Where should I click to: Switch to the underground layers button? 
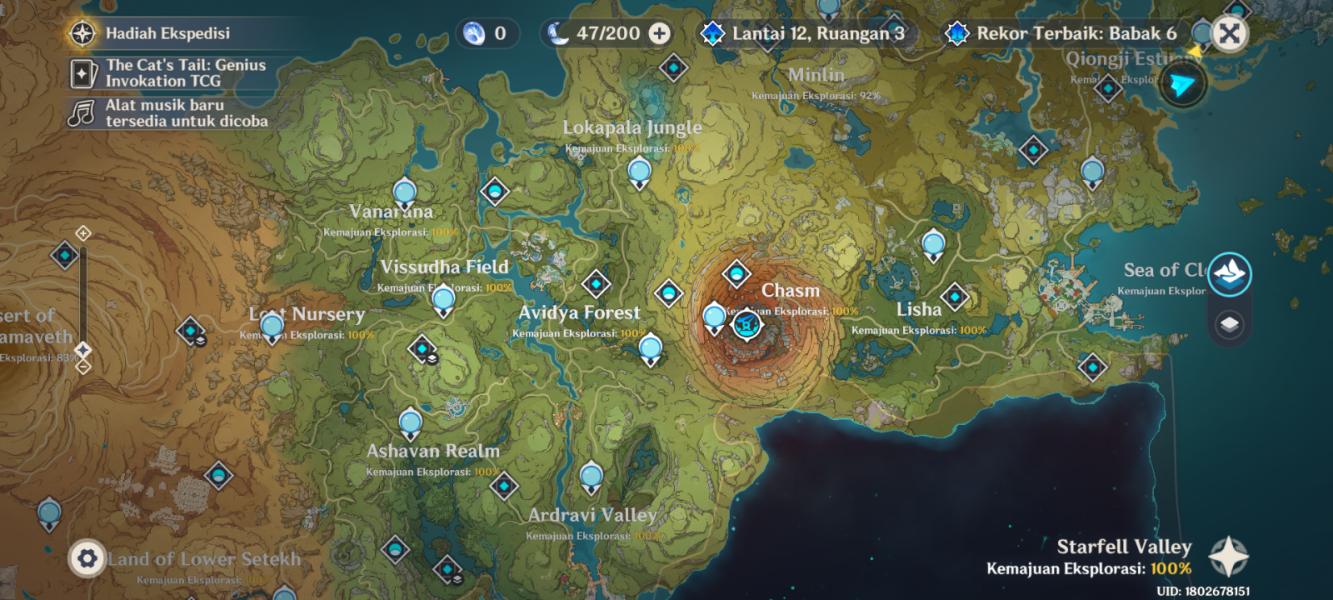click(x=1229, y=323)
